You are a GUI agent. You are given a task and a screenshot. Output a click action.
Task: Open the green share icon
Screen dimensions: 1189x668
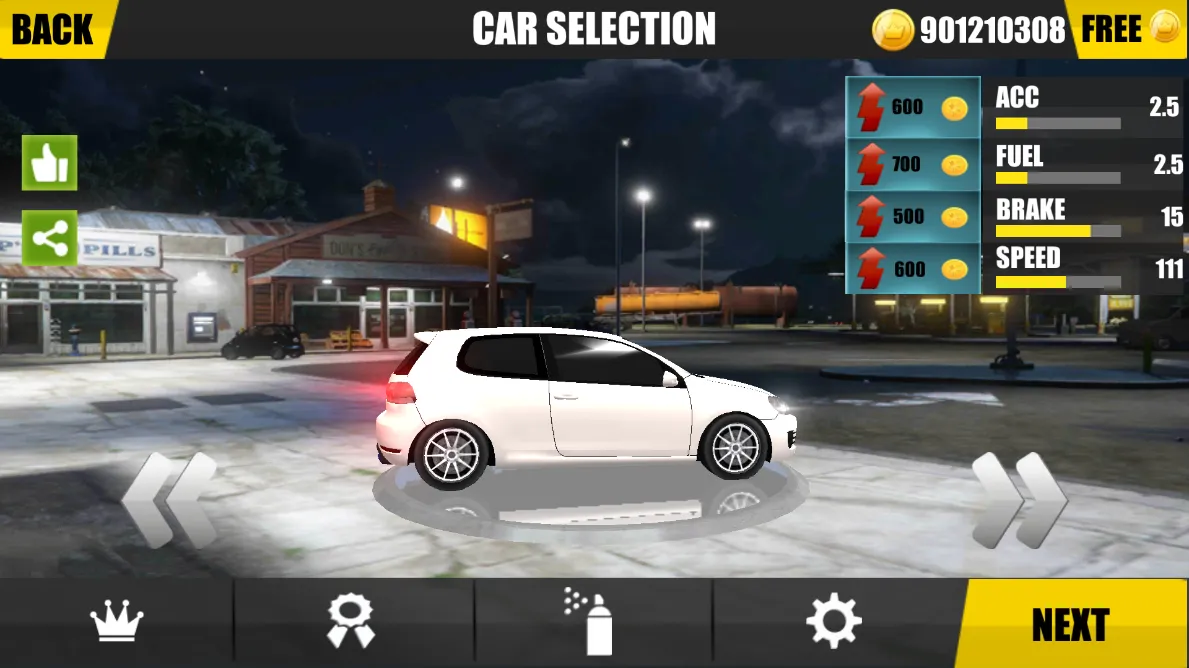click(50, 238)
